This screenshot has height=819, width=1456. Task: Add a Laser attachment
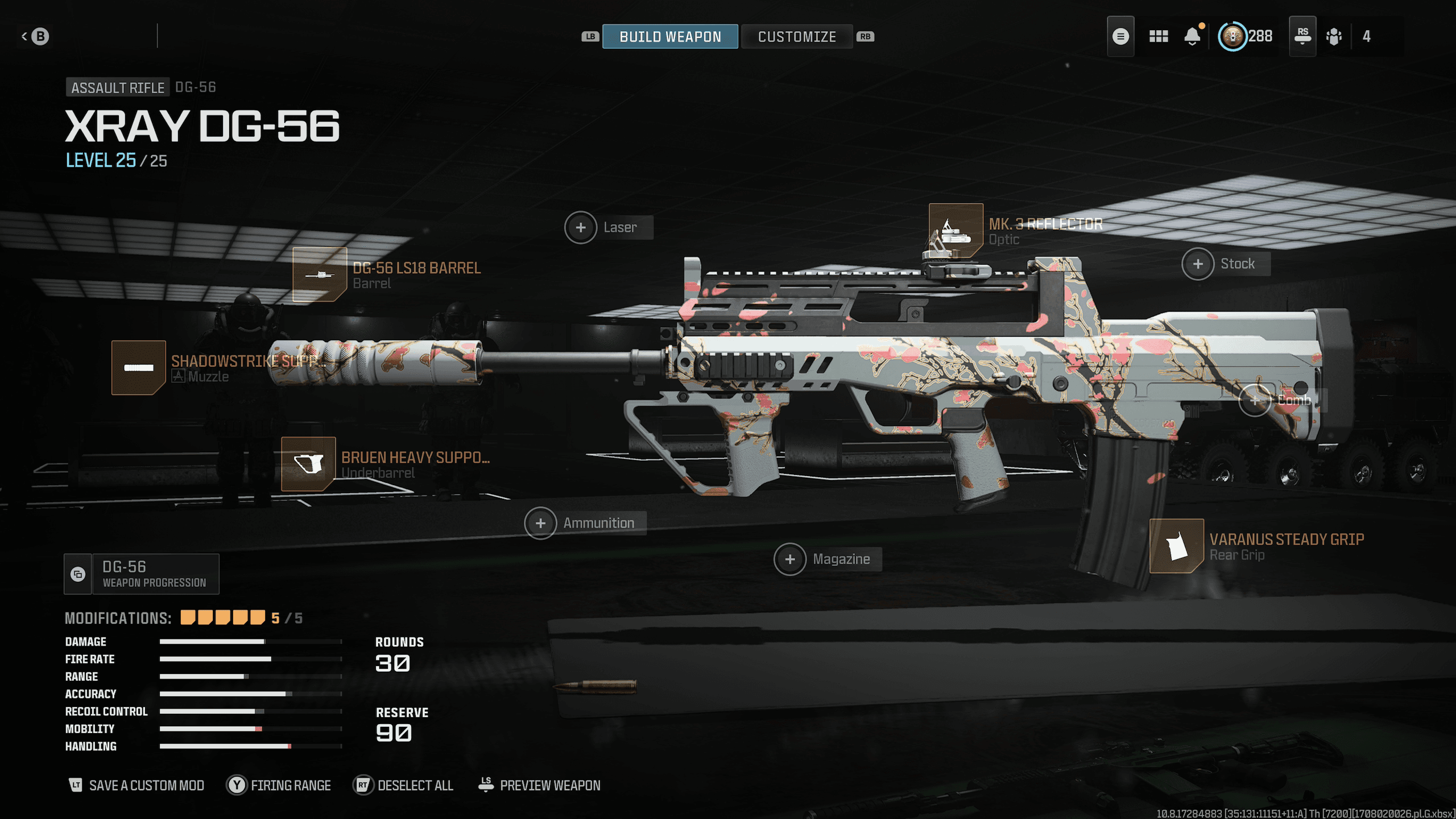[x=581, y=227]
